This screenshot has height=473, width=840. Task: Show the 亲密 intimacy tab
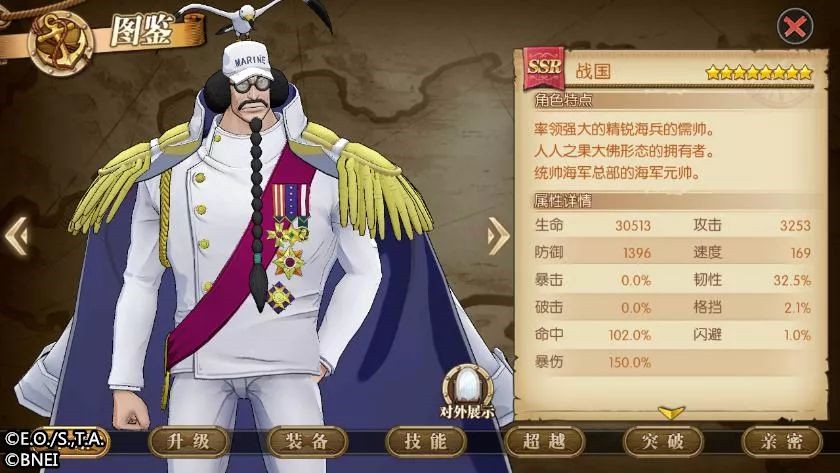coord(781,442)
